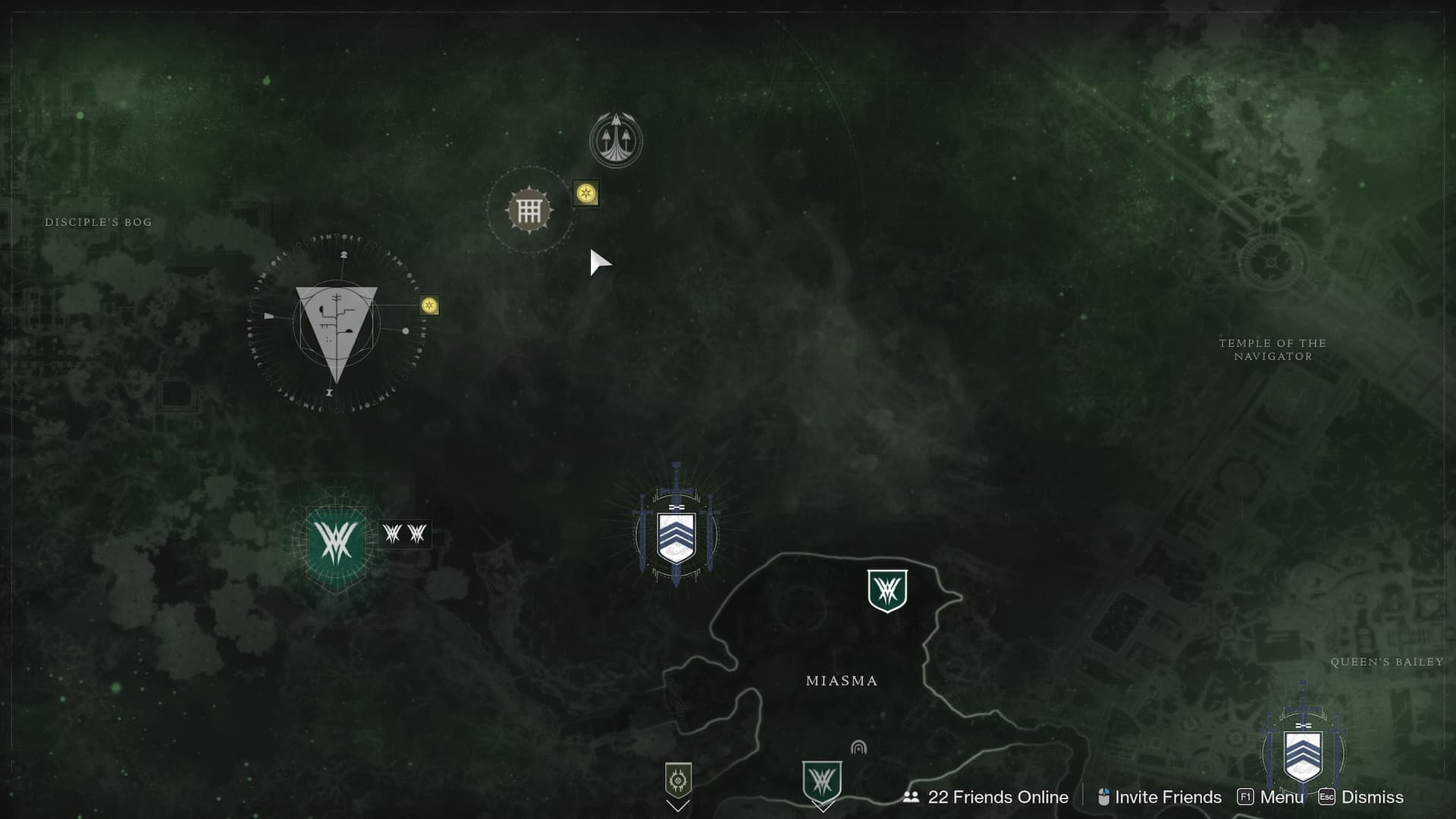Open the Menu via the F1 option
1456x819 pixels.
[1281, 798]
